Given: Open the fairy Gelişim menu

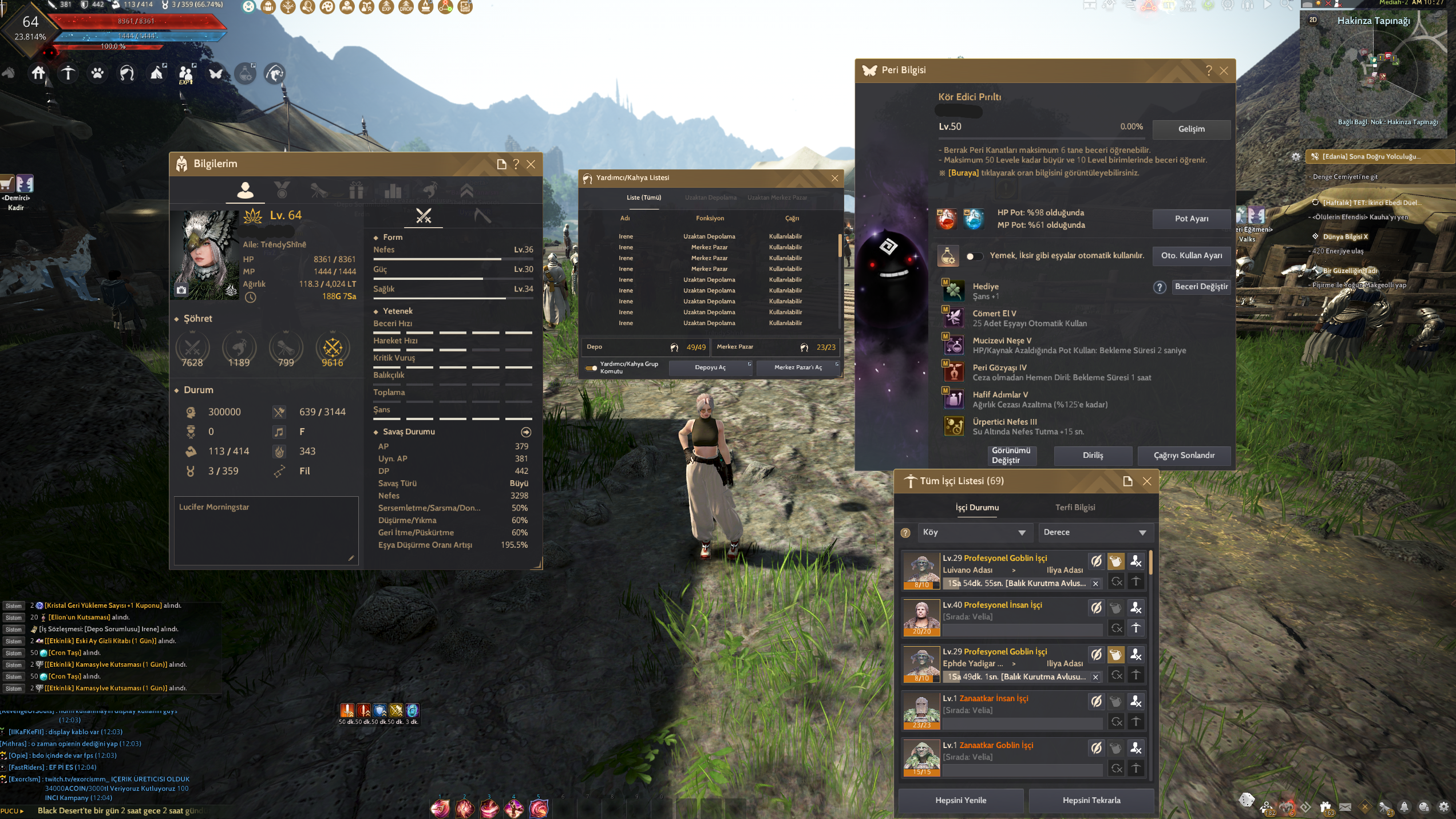Looking at the screenshot, I should [1191, 129].
